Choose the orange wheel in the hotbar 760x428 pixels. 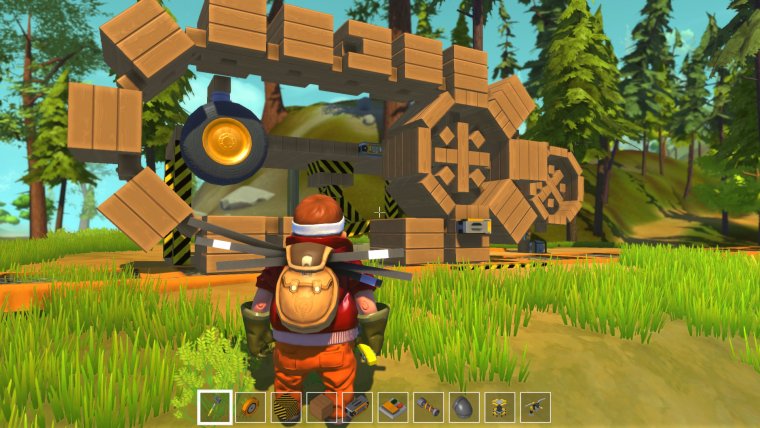pyautogui.click(x=250, y=407)
